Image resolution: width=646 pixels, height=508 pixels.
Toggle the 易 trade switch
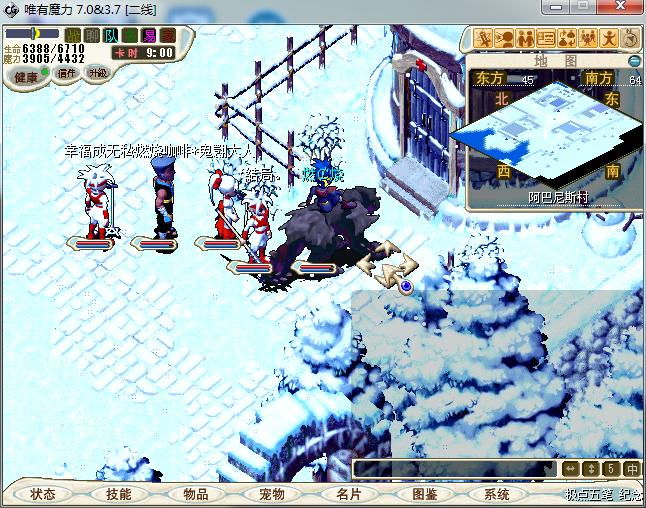149,36
